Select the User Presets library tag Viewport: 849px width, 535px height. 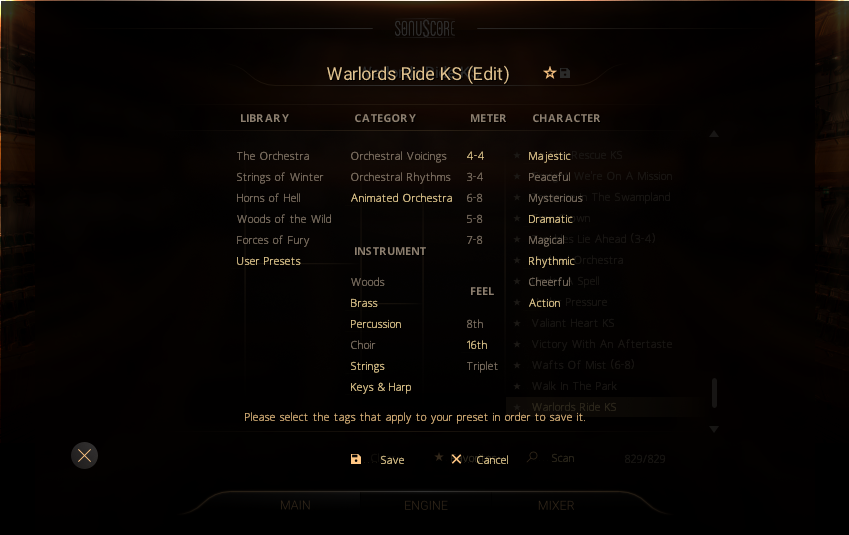pos(269,261)
